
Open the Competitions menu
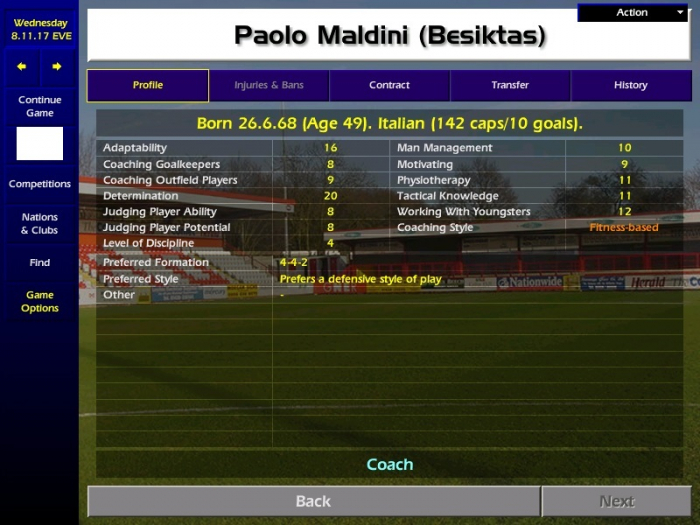coord(40,184)
